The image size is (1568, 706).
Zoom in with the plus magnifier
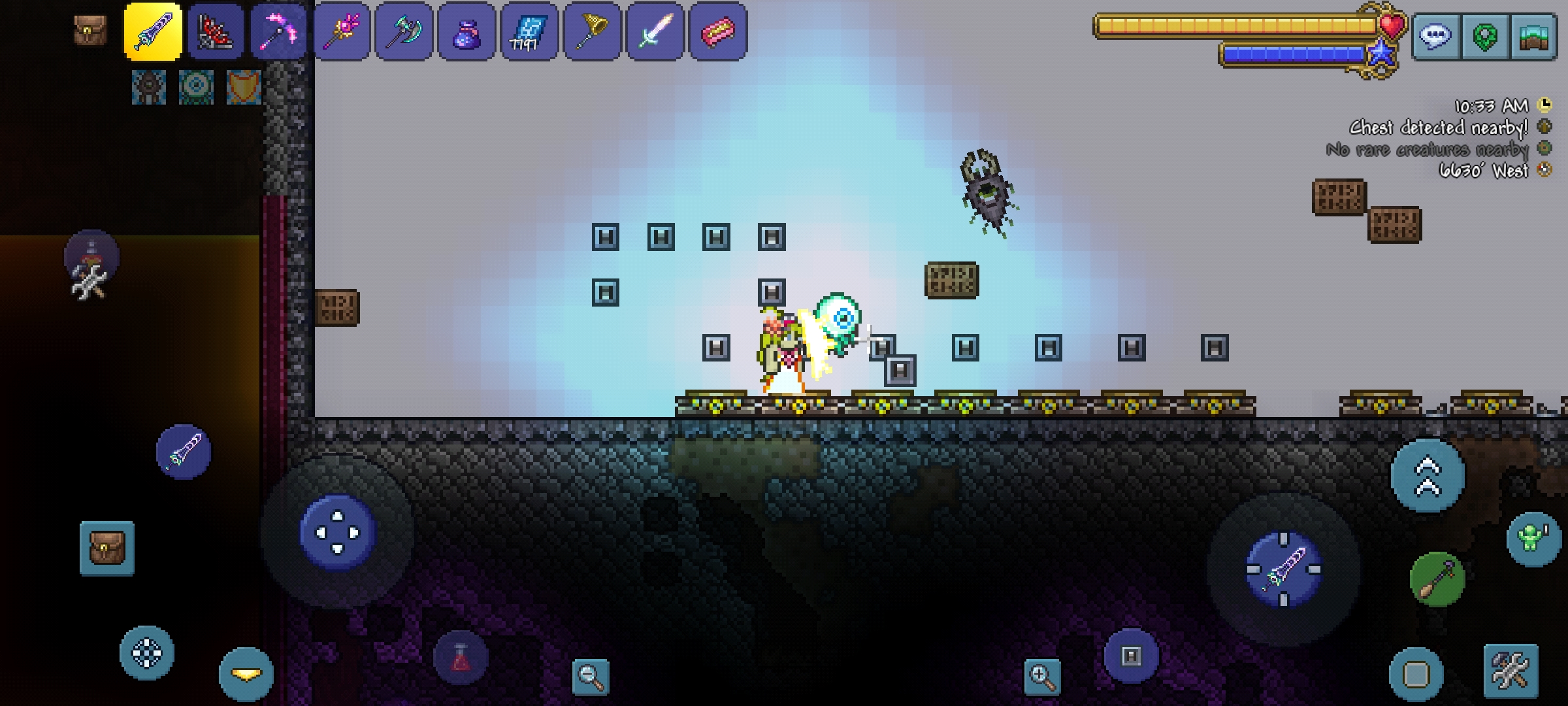point(1042,676)
